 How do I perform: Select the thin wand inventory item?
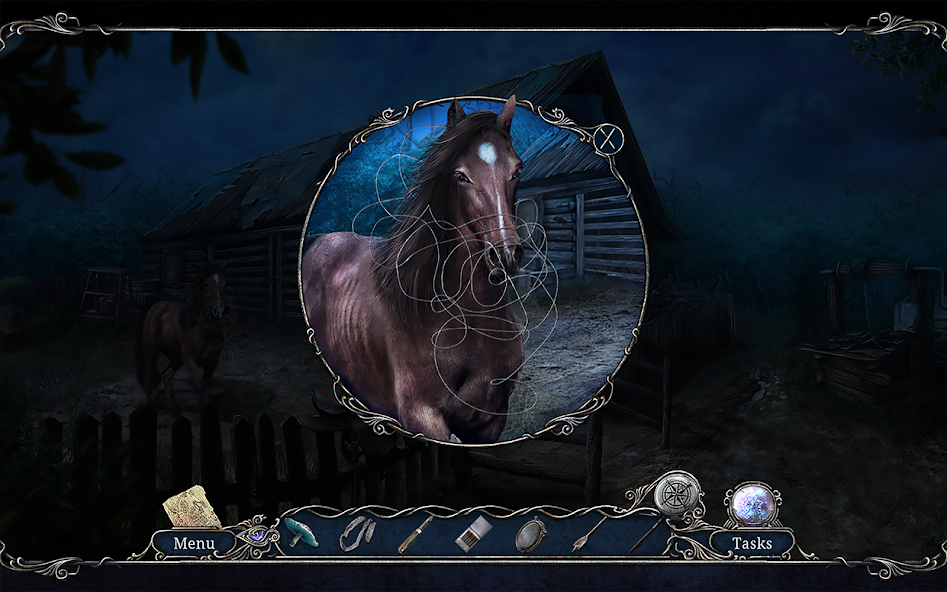(x=643, y=534)
